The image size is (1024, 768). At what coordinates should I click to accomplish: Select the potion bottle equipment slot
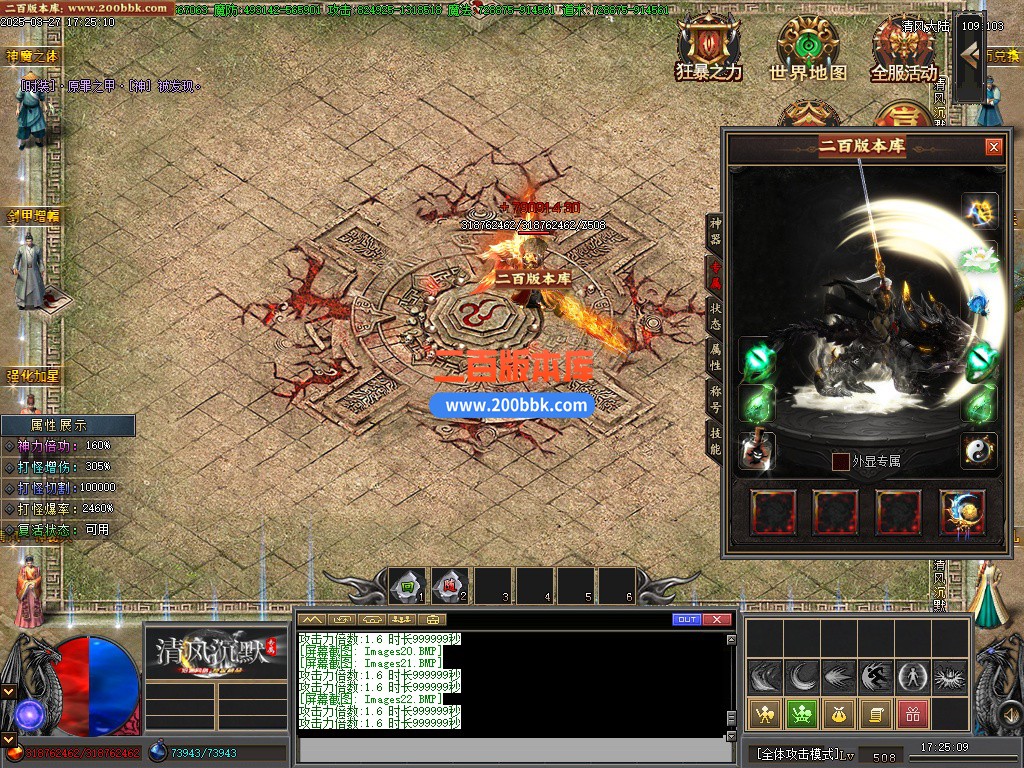[757, 451]
